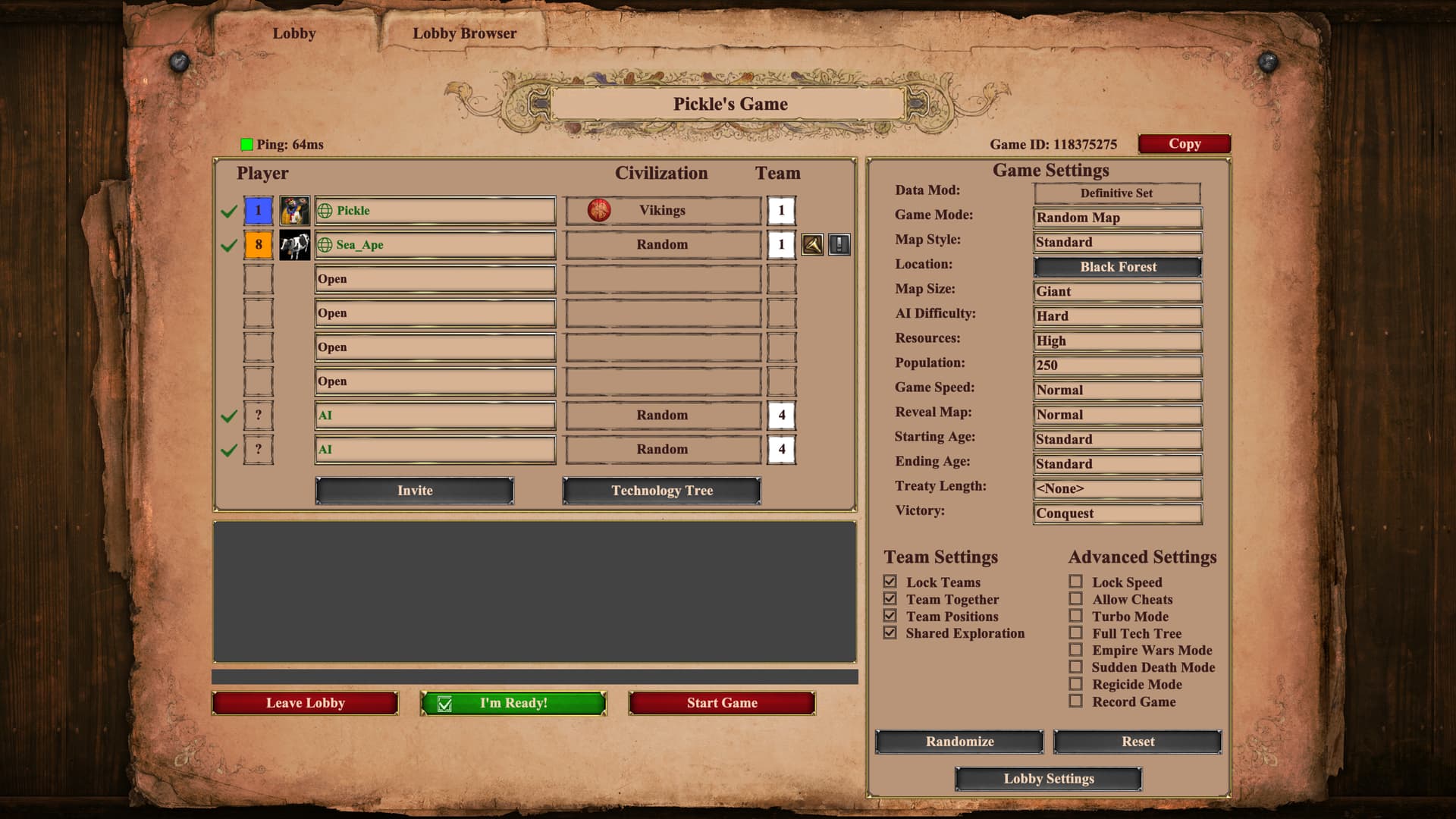Open the Population dropdown showing 250
The height and width of the screenshot is (819, 1456).
tap(1118, 366)
